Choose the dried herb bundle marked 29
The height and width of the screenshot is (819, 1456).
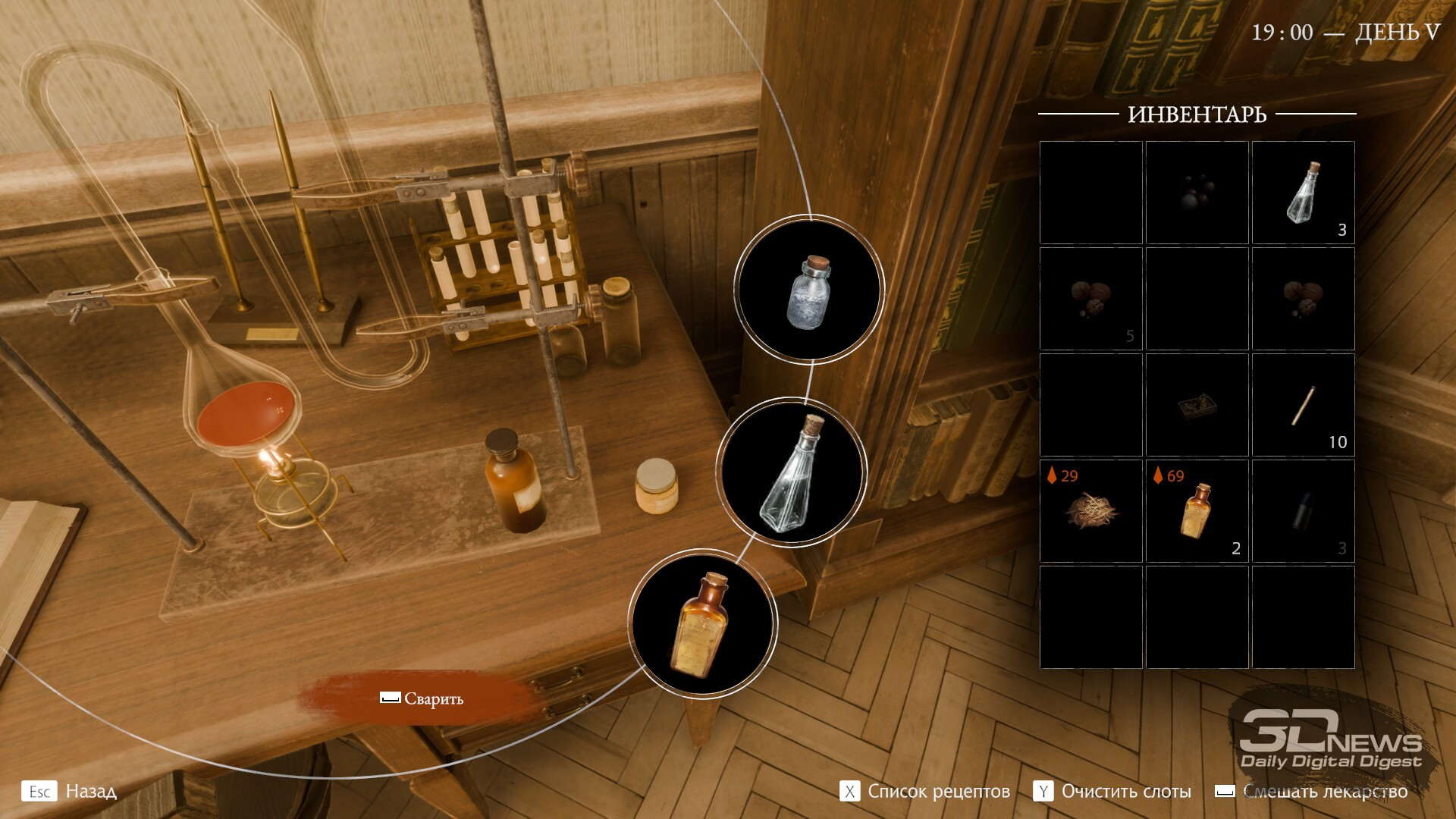(x=1090, y=511)
